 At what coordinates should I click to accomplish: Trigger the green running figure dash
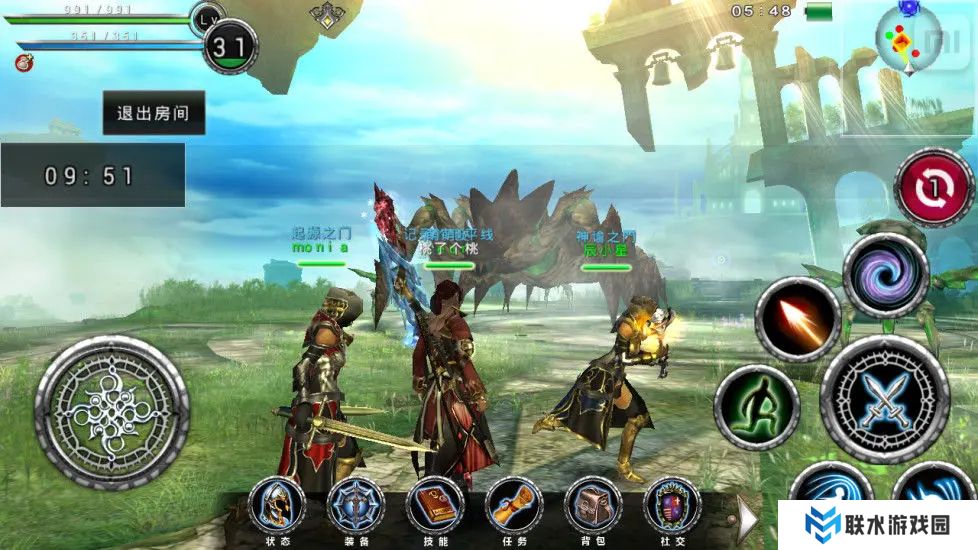[756, 407]
